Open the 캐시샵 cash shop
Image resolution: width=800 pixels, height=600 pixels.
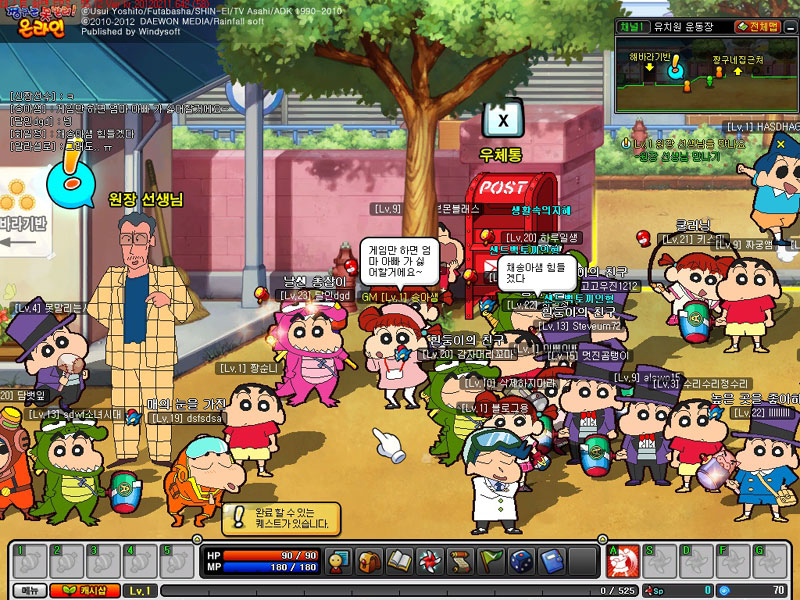tap(84, 591)
